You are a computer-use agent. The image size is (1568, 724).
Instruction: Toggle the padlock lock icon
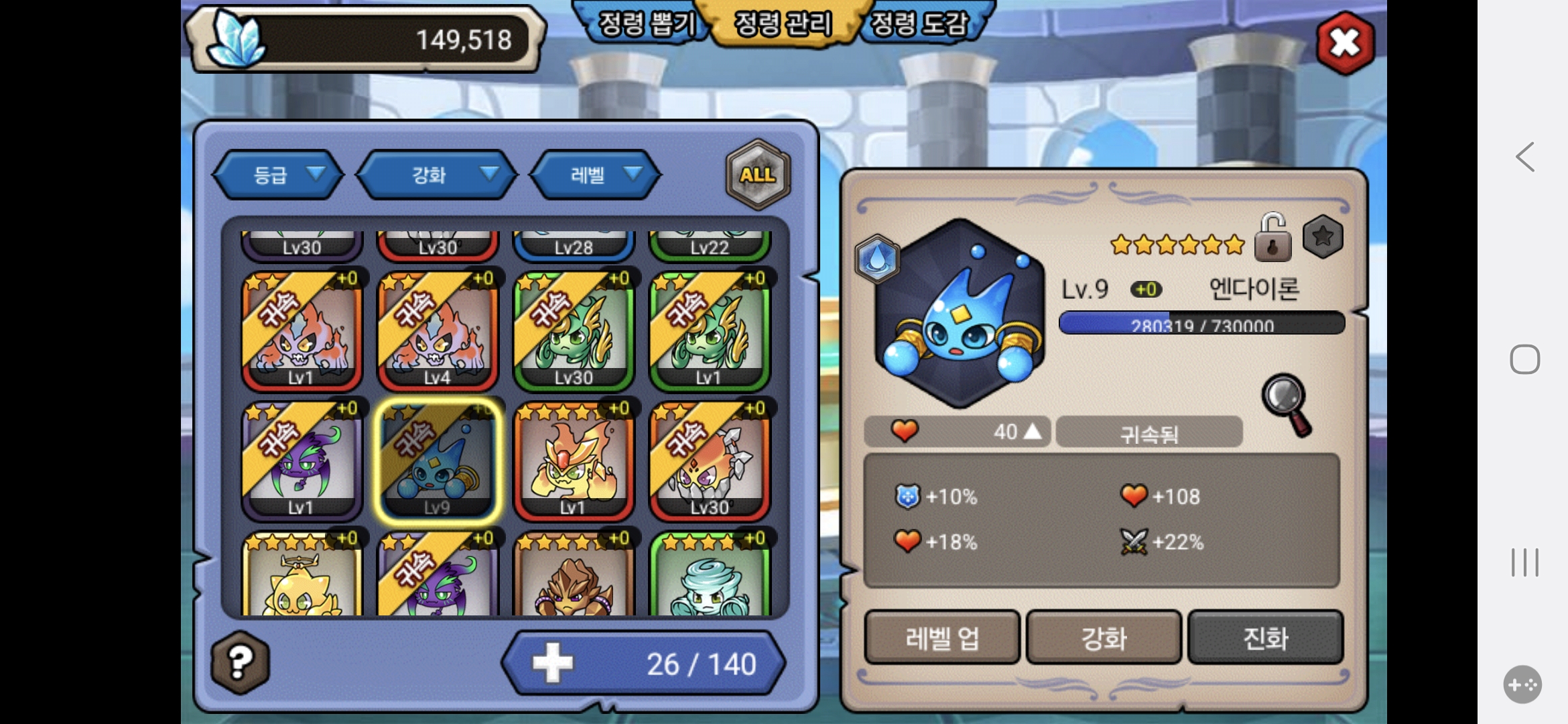[1272, 238]
